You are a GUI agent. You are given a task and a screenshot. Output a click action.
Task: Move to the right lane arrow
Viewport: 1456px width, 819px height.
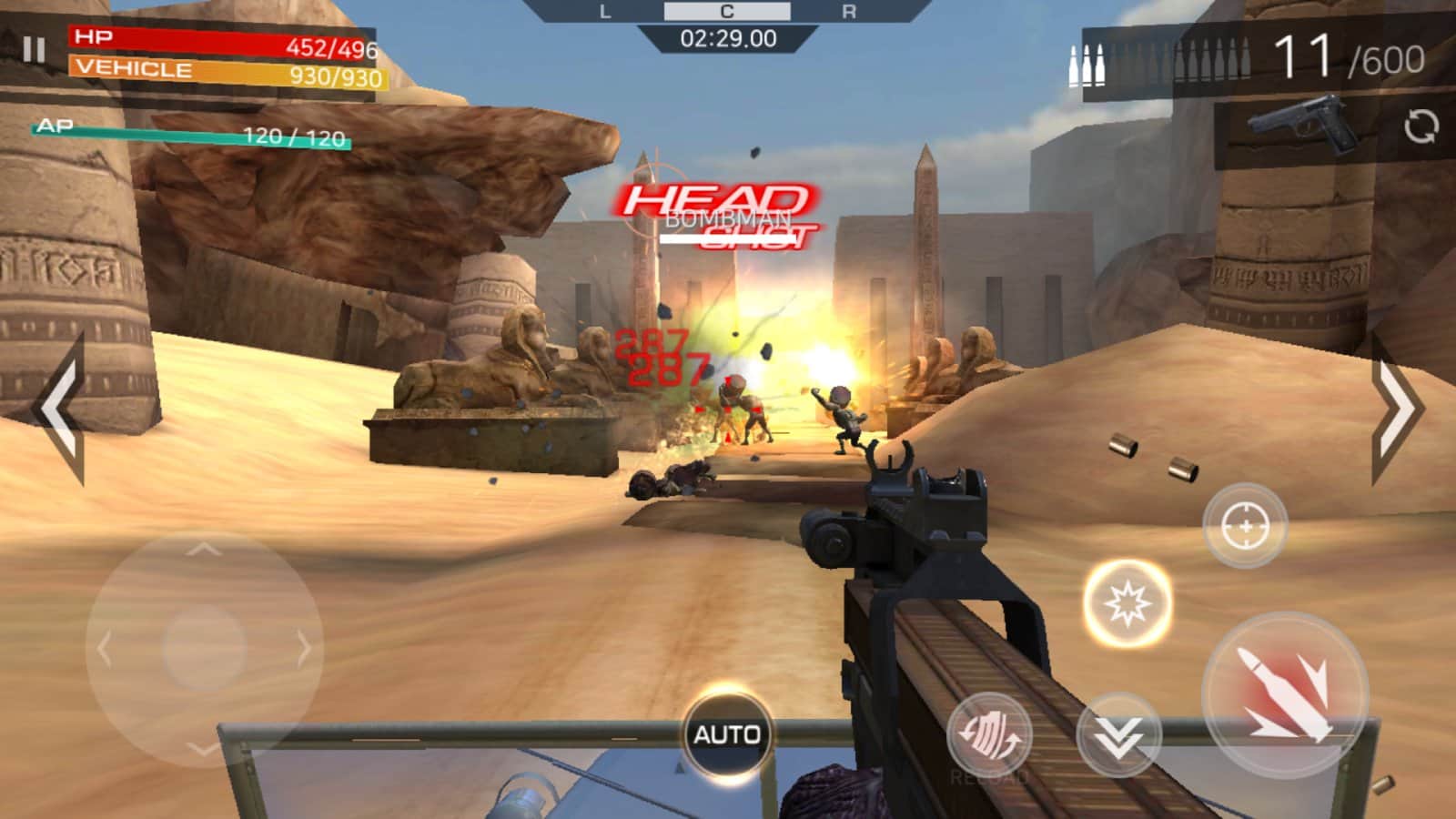(1396, 409)
